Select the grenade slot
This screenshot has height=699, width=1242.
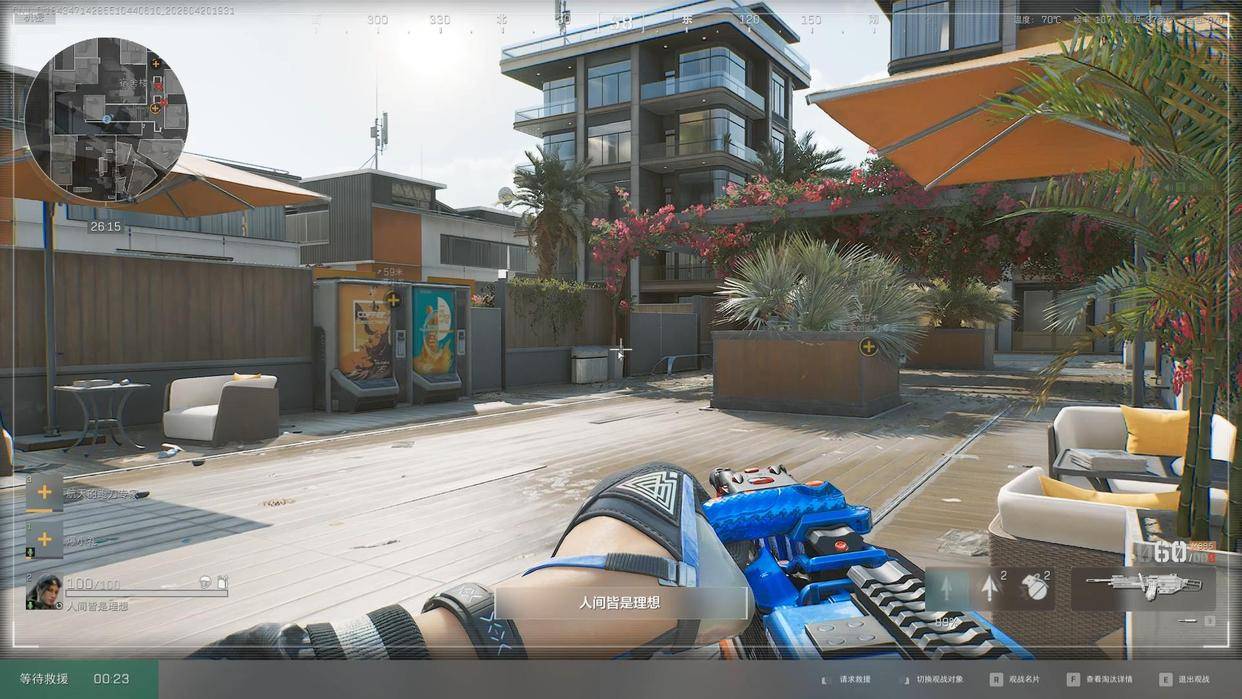click(x=1035, y=588)
